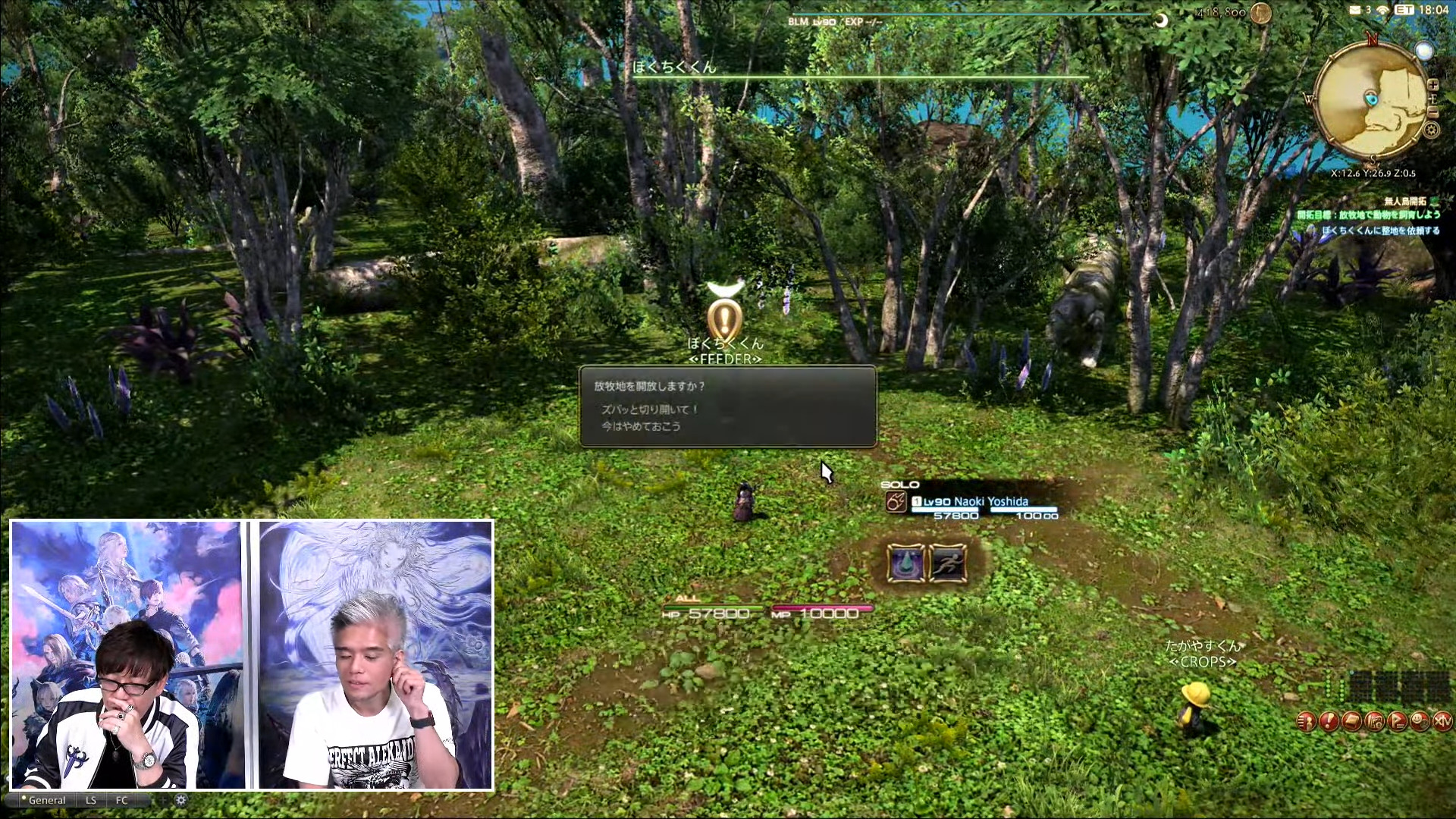Image resolution: width=1456 pixels, height=819 pixels.
Task: Open the Duty exclamation mark menu
Action: click(1329, 721)
